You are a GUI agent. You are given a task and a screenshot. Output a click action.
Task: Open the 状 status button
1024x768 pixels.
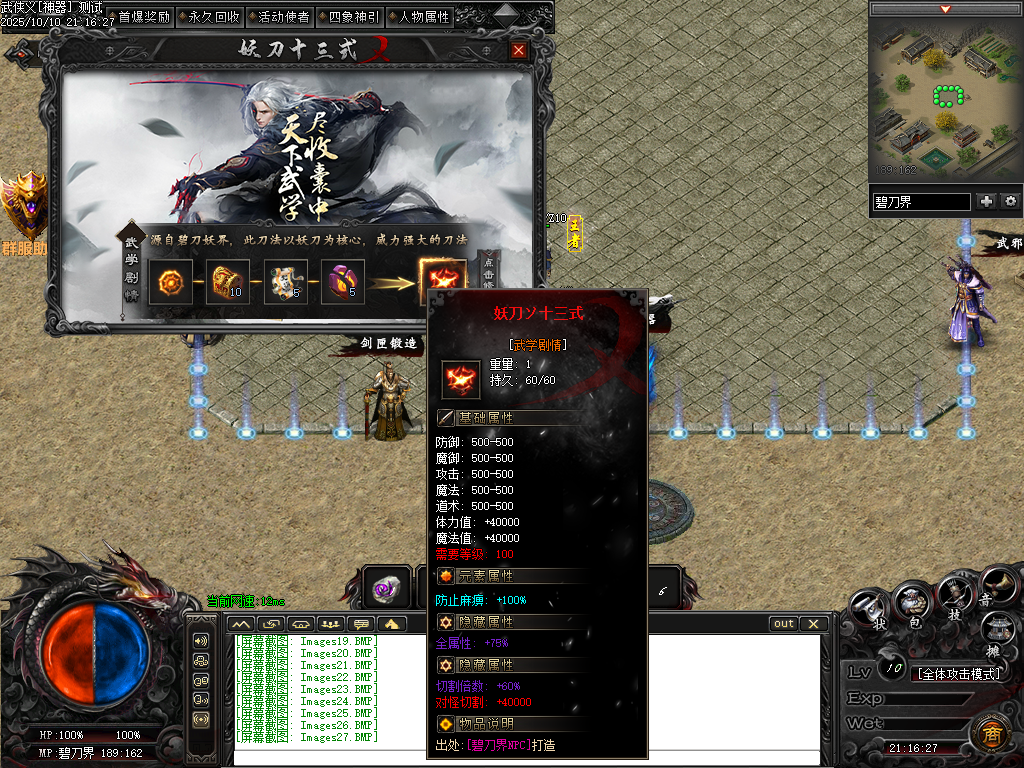872,610
